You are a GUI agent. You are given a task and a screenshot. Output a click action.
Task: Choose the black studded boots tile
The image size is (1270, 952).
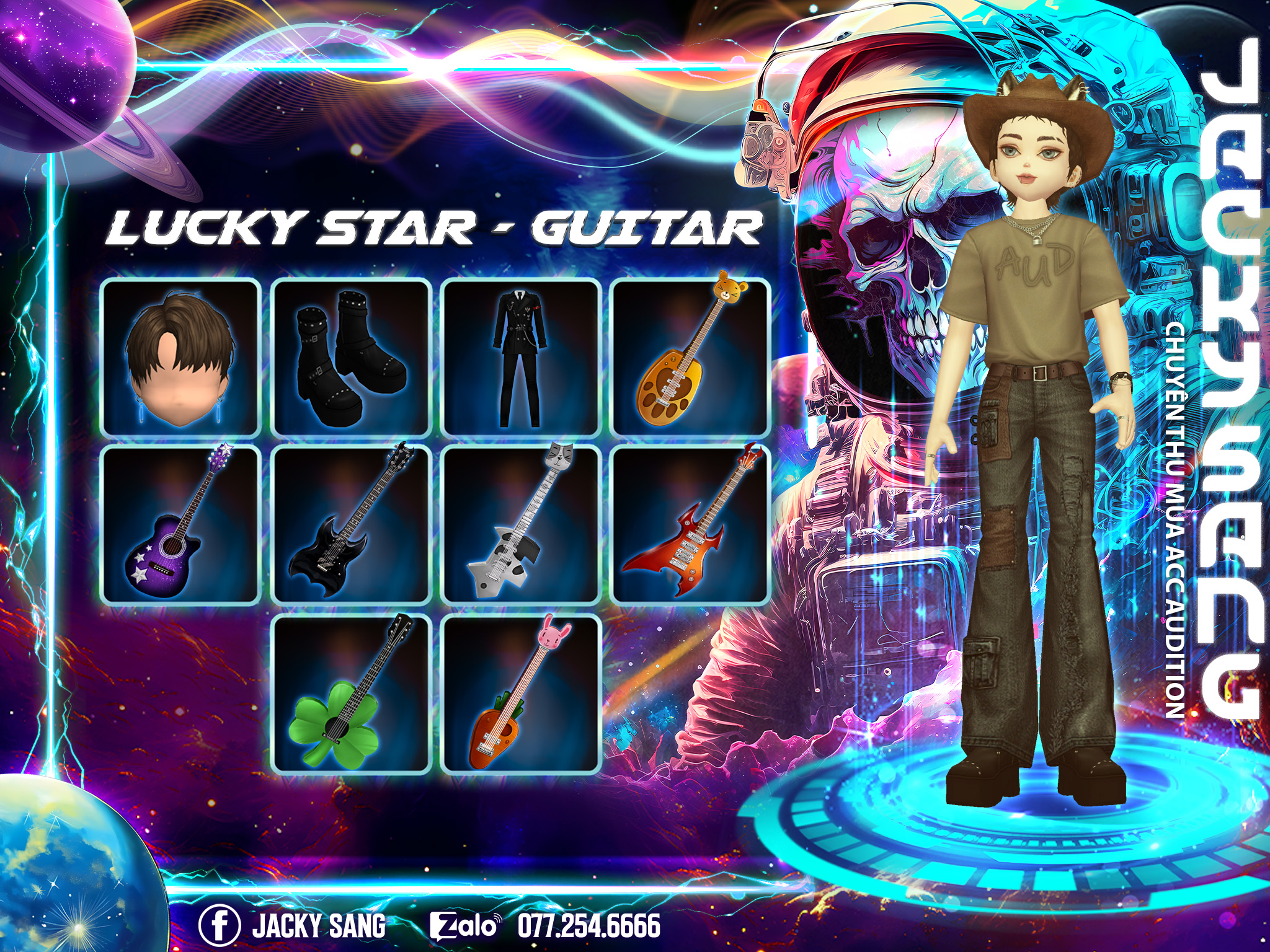pyautogui.click(x=350, y=358)
